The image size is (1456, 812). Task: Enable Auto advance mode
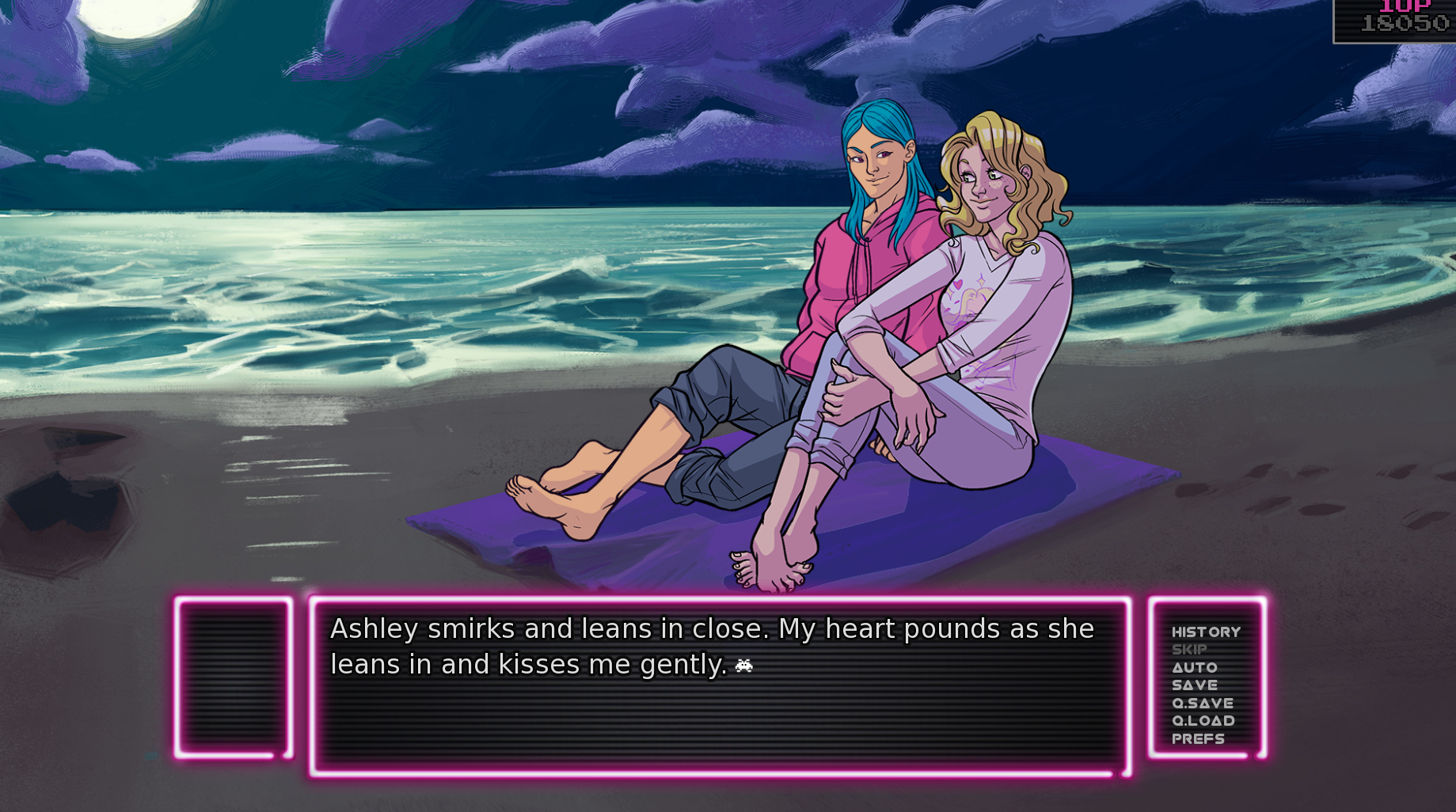pyautogui.click(x=1194, y=667)
